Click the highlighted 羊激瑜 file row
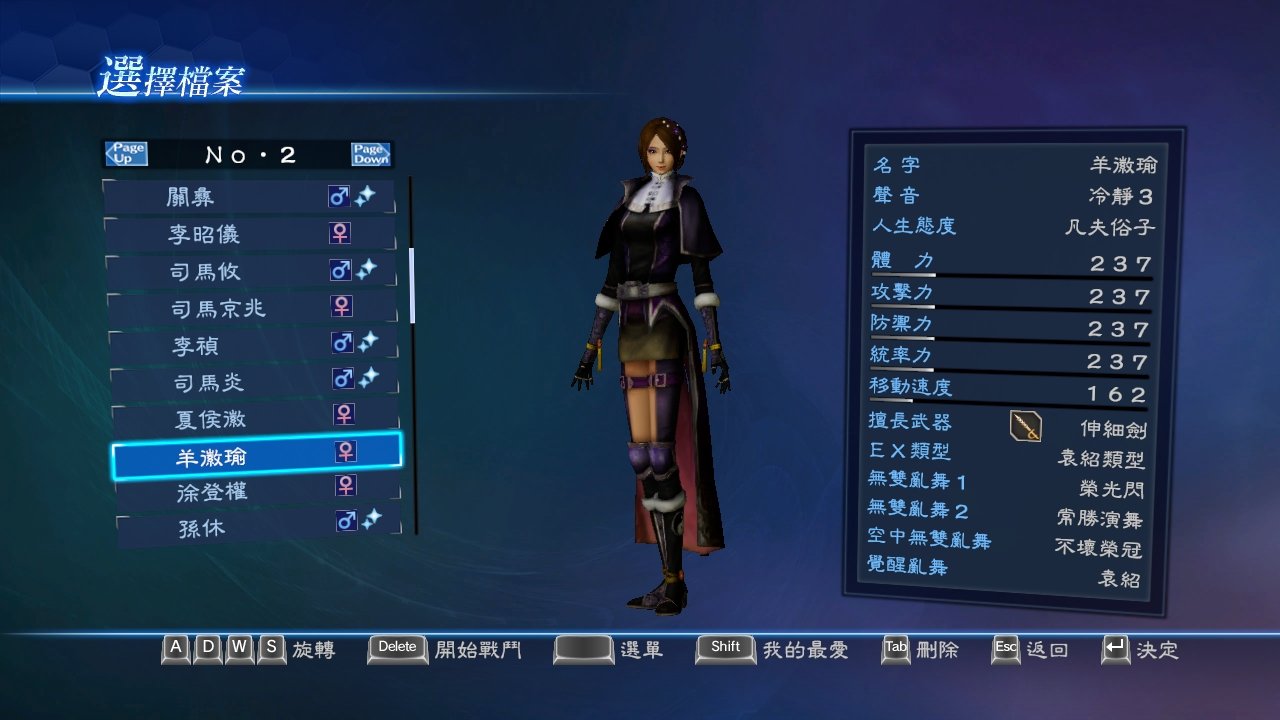This screenshot has height=720, width=1280. point(257,456)
